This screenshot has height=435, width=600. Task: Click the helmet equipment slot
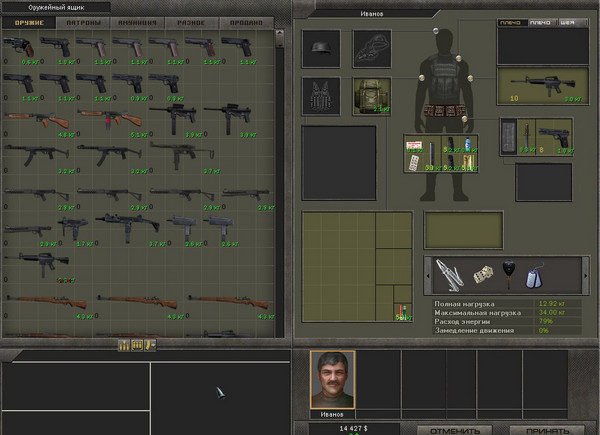coord(320,47)
